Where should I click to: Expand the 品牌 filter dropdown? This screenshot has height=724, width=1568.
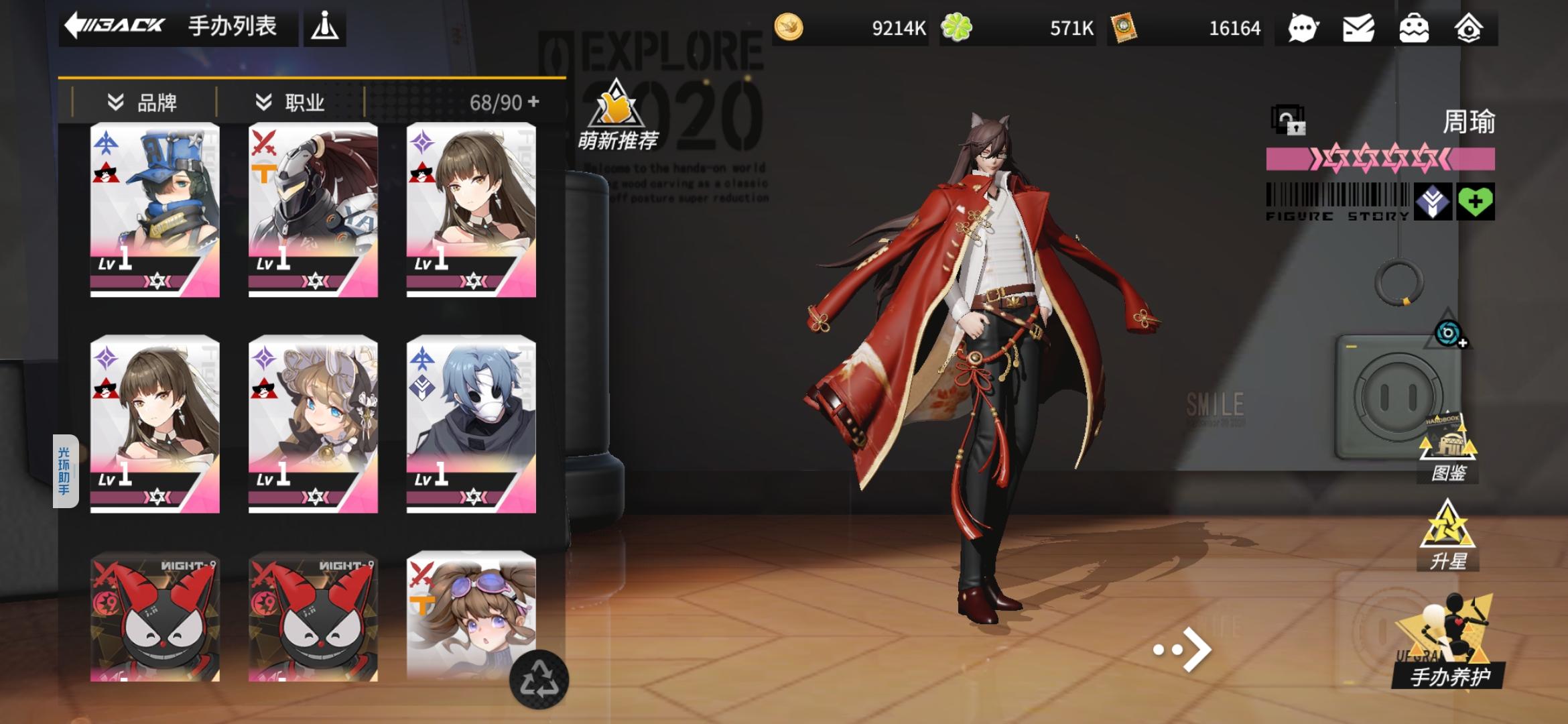141,101
